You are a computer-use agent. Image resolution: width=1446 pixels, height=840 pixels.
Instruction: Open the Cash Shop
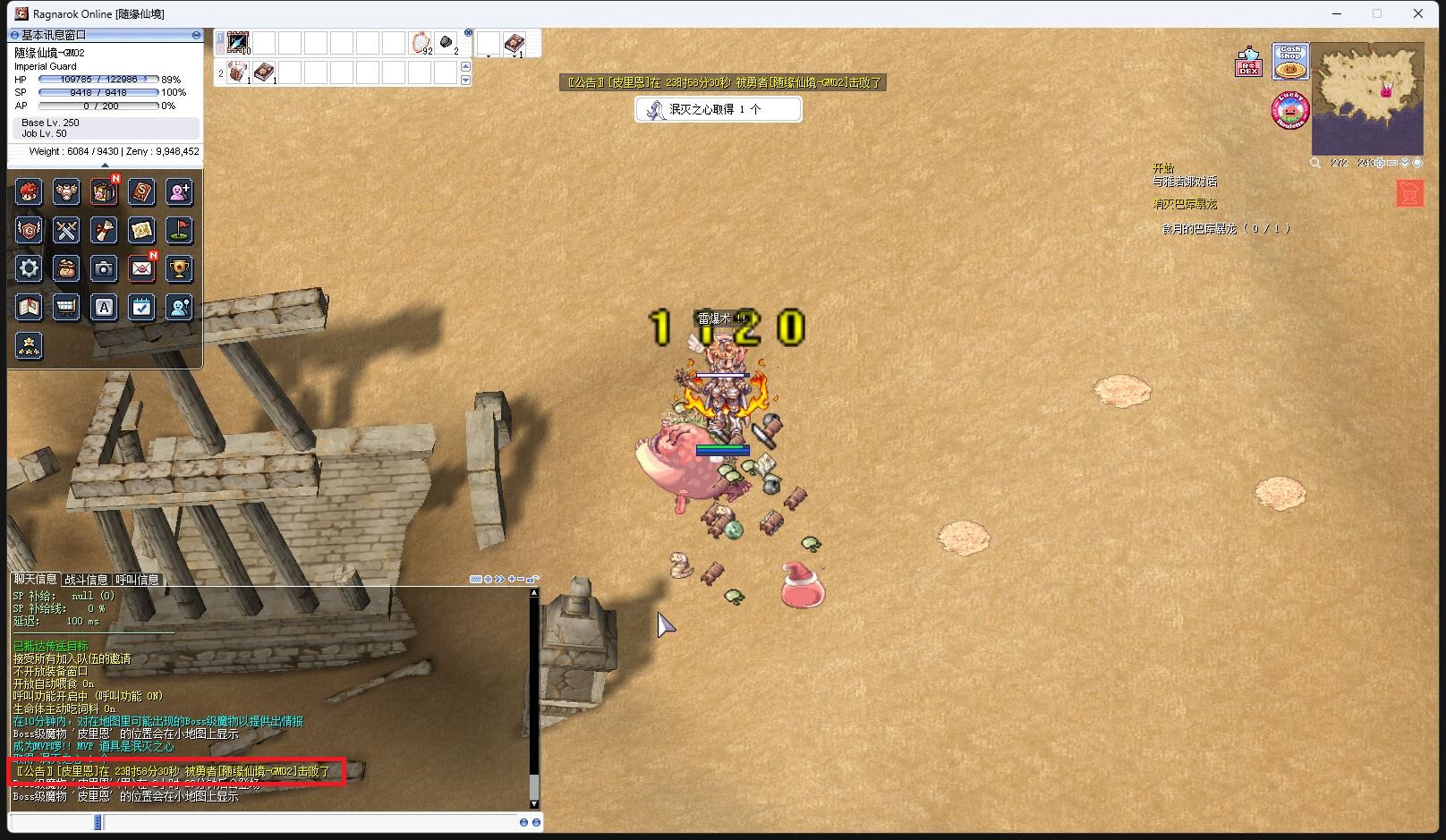pos(1289,61)
